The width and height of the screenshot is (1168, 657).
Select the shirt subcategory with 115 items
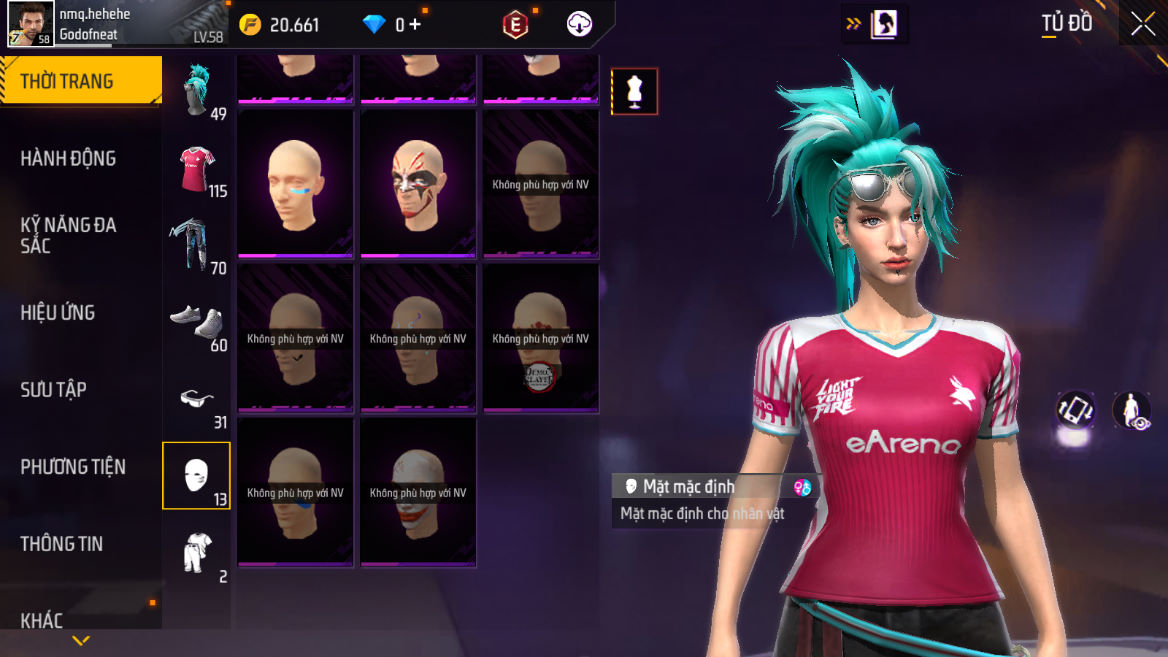pyautogui.click(x=197, y=169)
